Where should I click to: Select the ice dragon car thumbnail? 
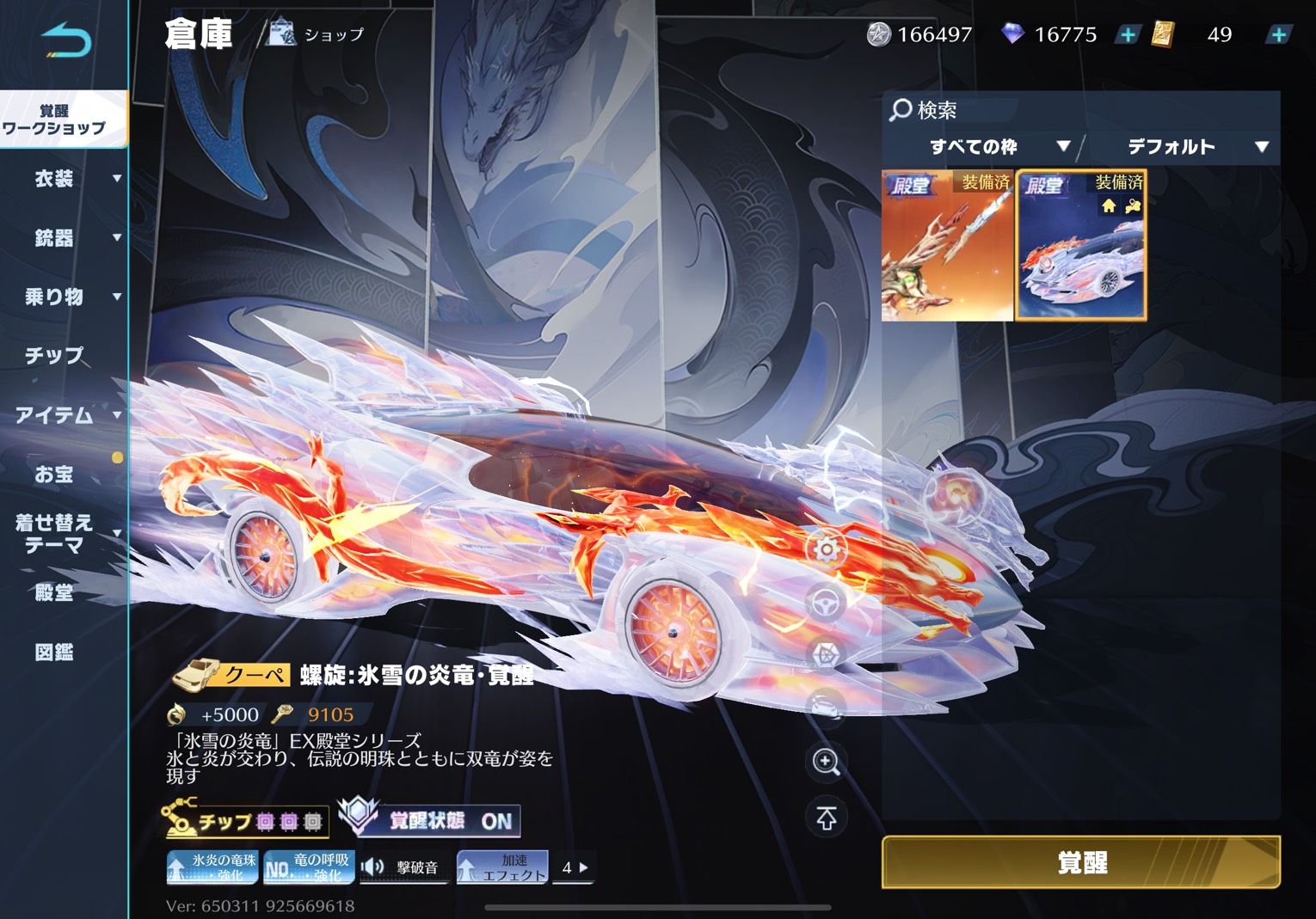coord(1081,246)
